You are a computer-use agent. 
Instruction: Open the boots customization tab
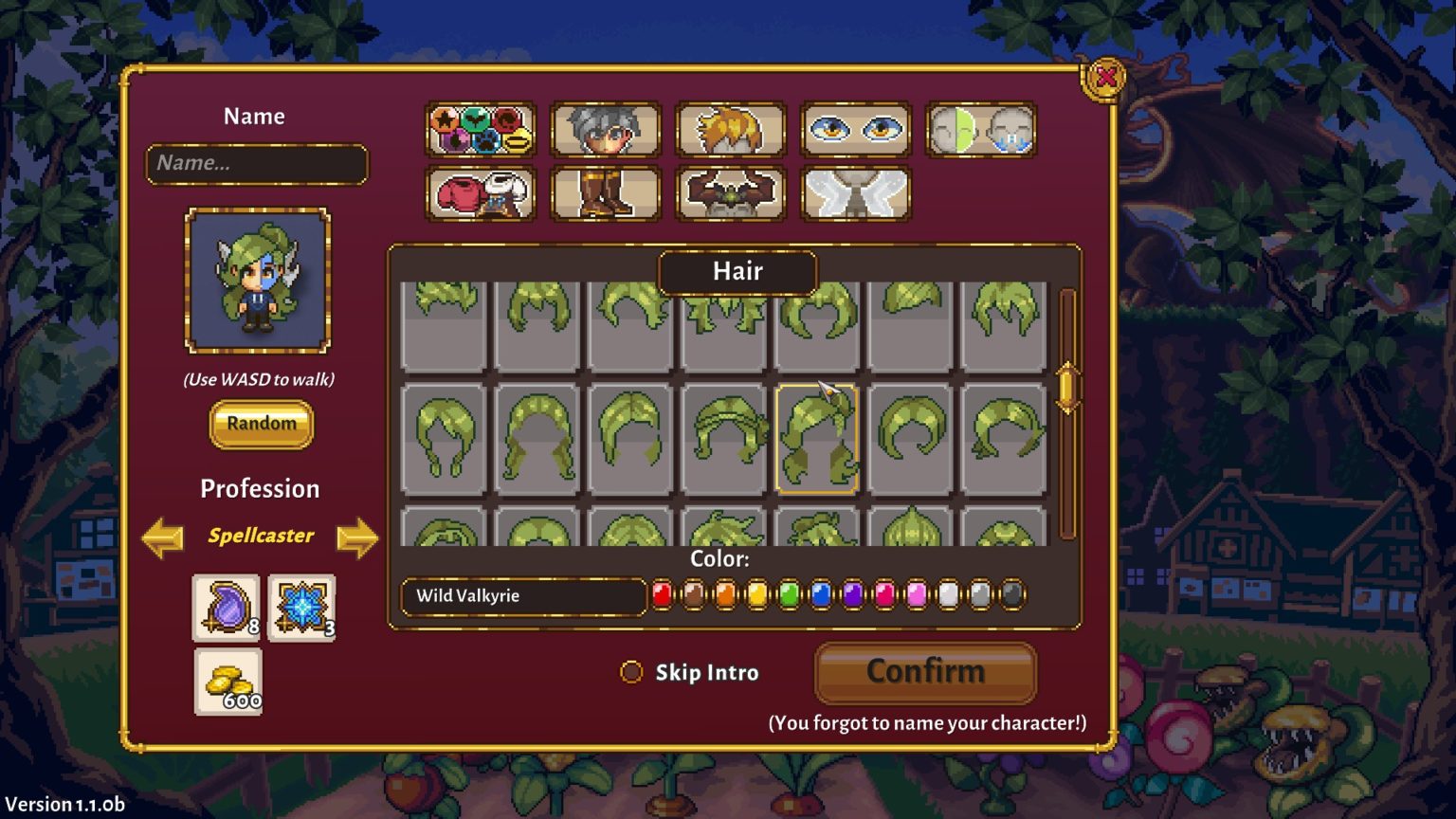pos(605,193)
